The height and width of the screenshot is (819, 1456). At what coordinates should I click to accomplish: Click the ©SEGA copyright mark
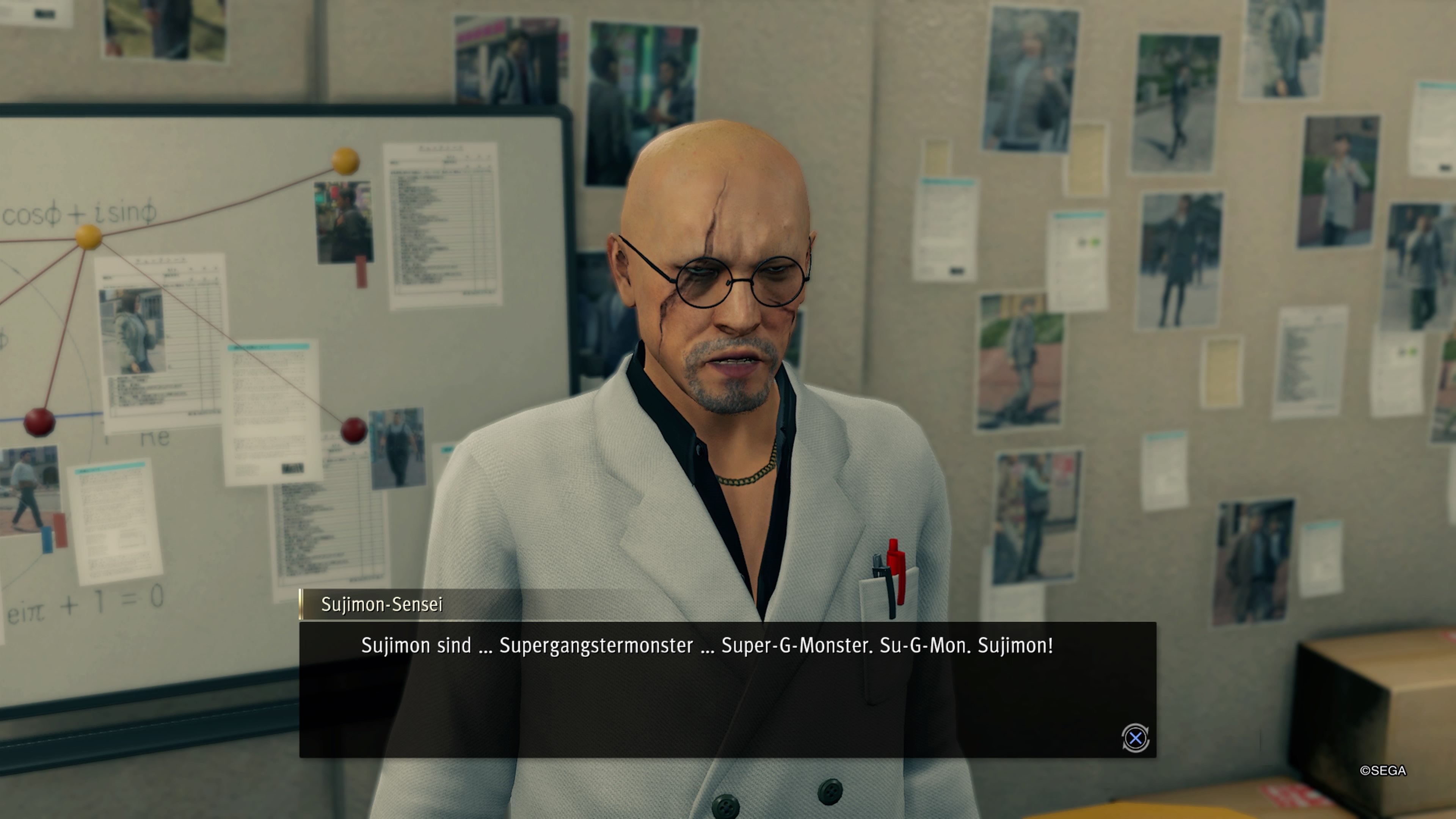click(x=1383, y=771)
